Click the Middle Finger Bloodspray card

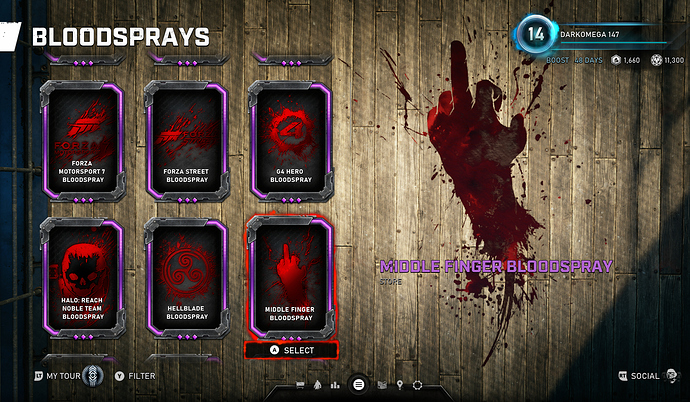coord(291,275)
